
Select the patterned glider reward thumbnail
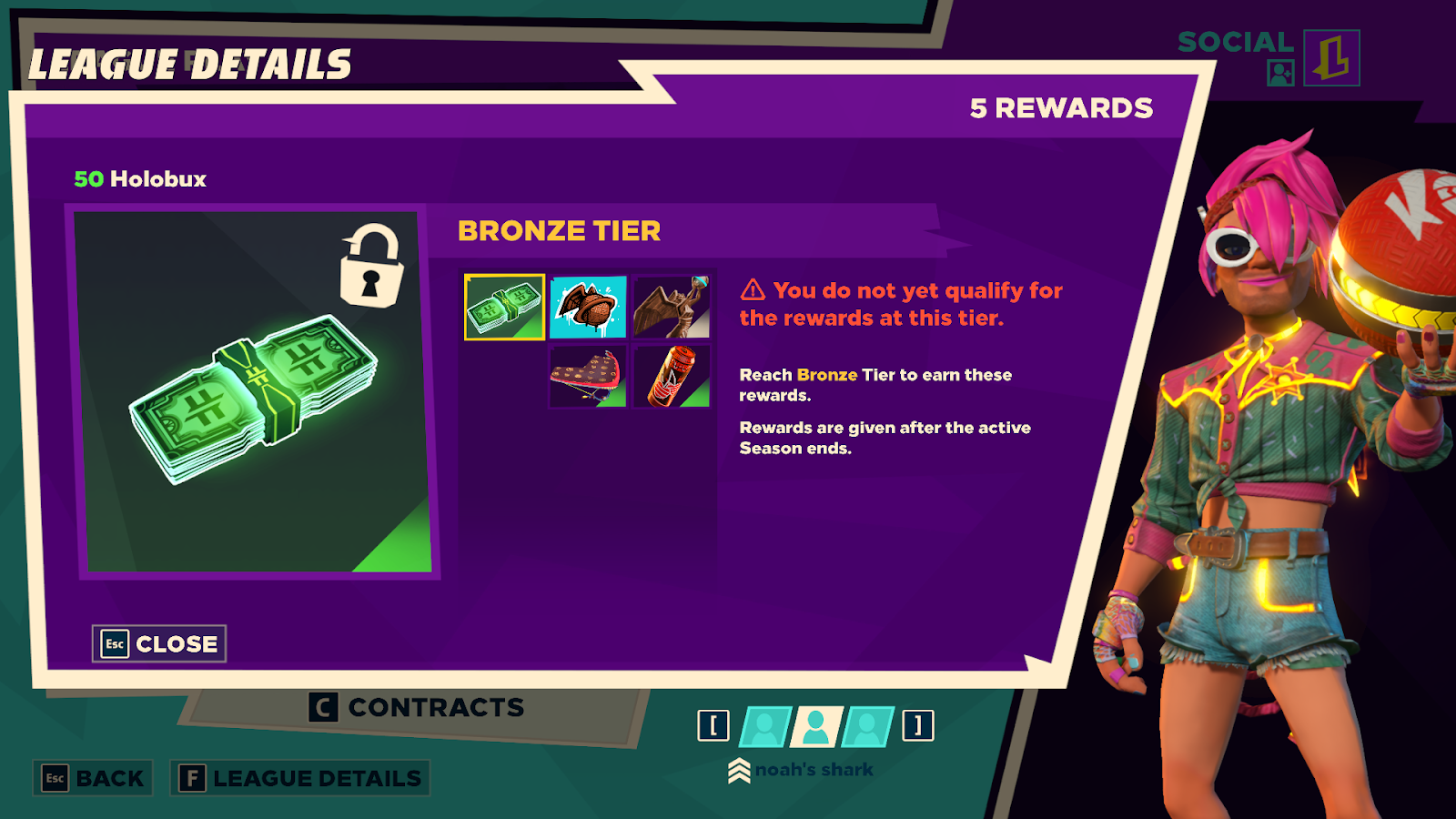click(x=588, y=377)
